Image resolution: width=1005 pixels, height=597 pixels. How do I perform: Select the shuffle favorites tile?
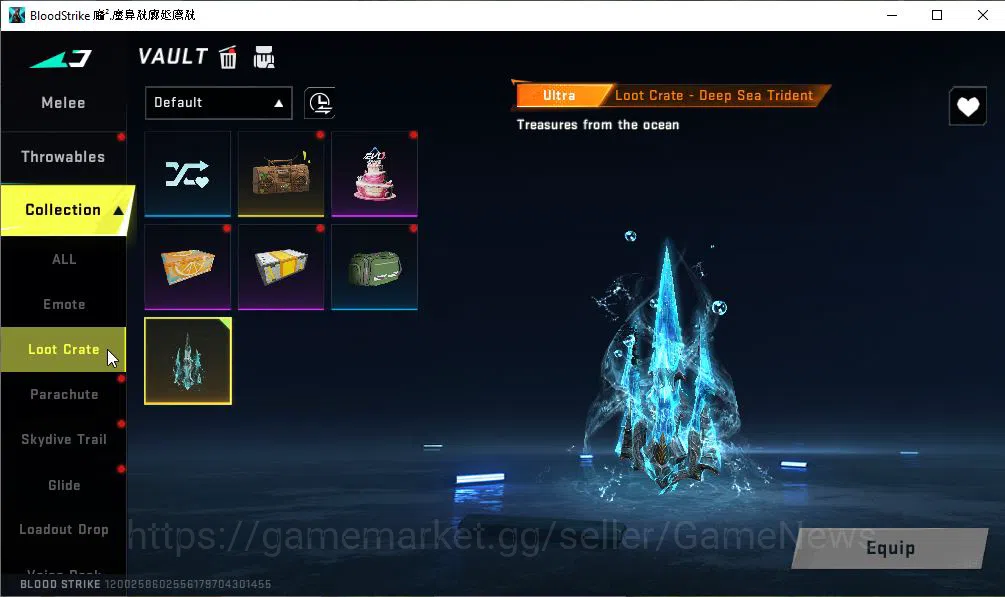188,173
